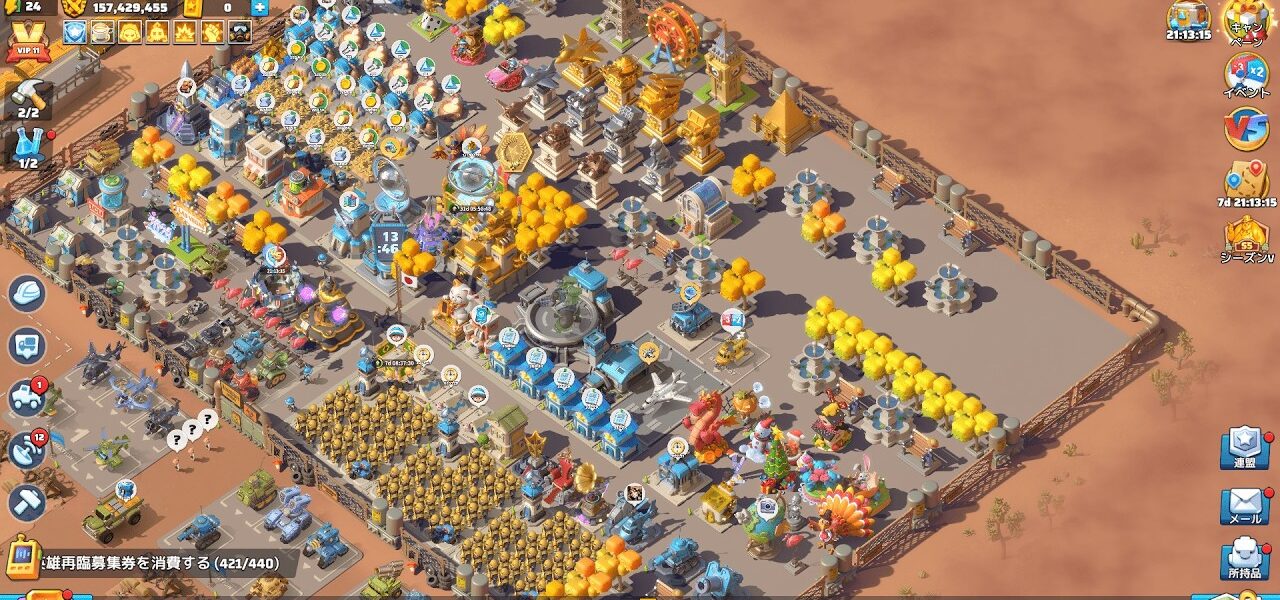
Task: Click the hard hat helmet button
Action: pyautogui.click(x=27, y=294)
